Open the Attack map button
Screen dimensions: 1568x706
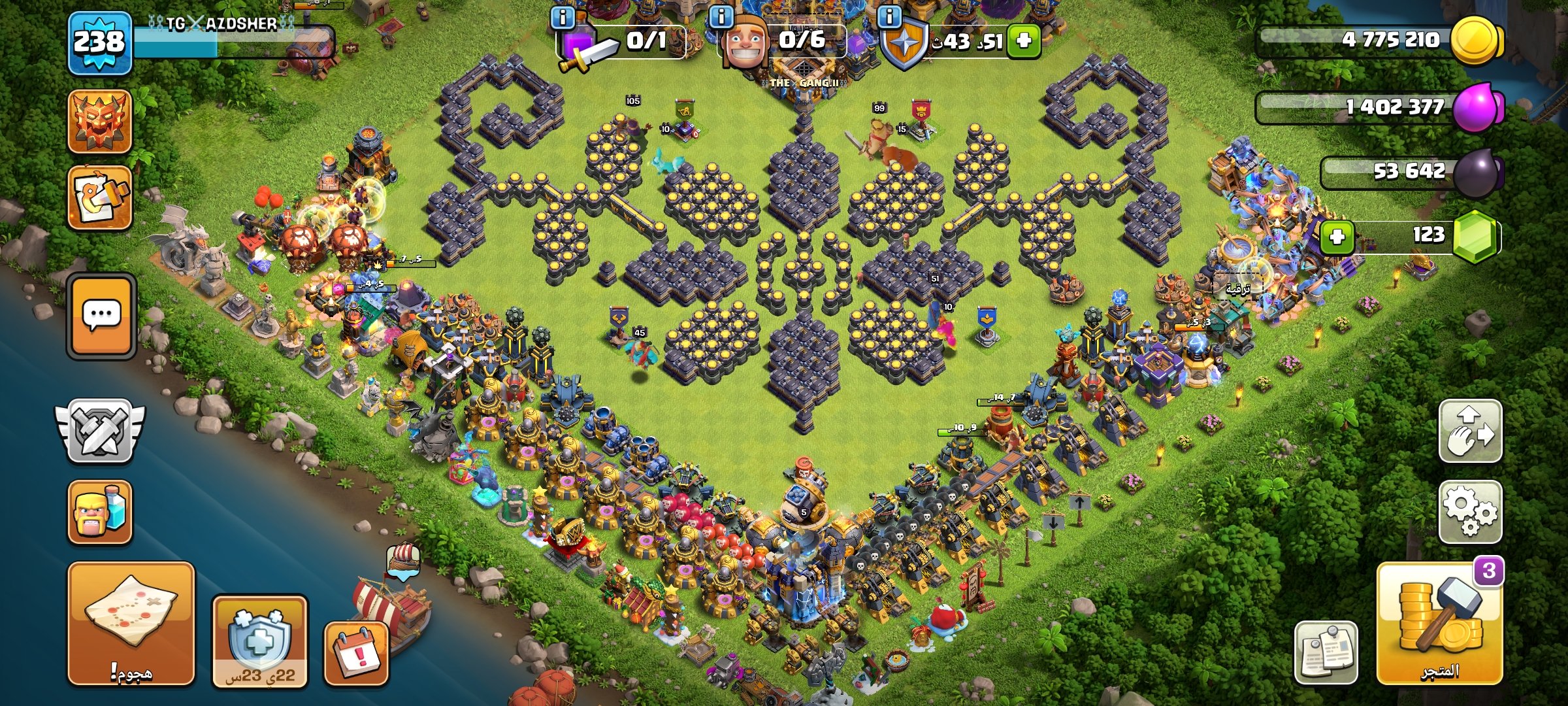click(131, 623)
